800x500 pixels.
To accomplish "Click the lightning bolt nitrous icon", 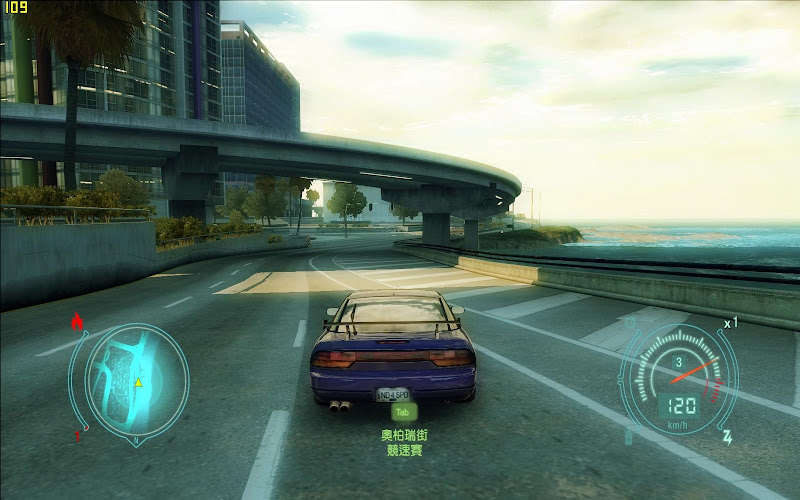I will pos(728,437).
